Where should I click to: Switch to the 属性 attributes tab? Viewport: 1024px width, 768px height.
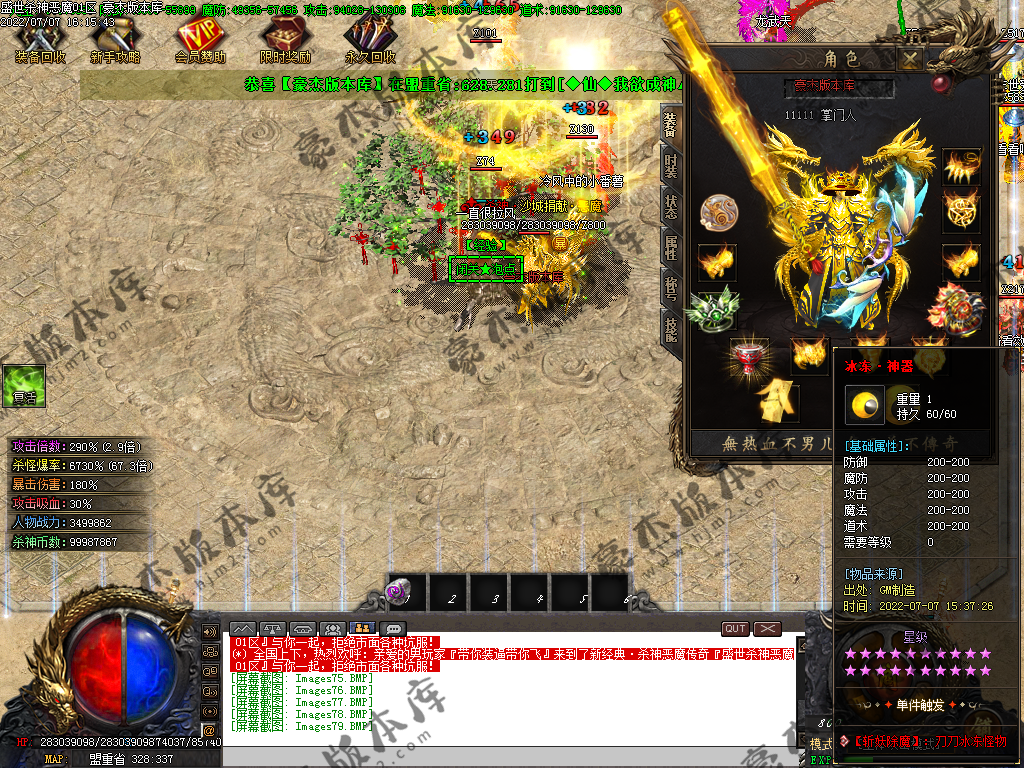670,246
